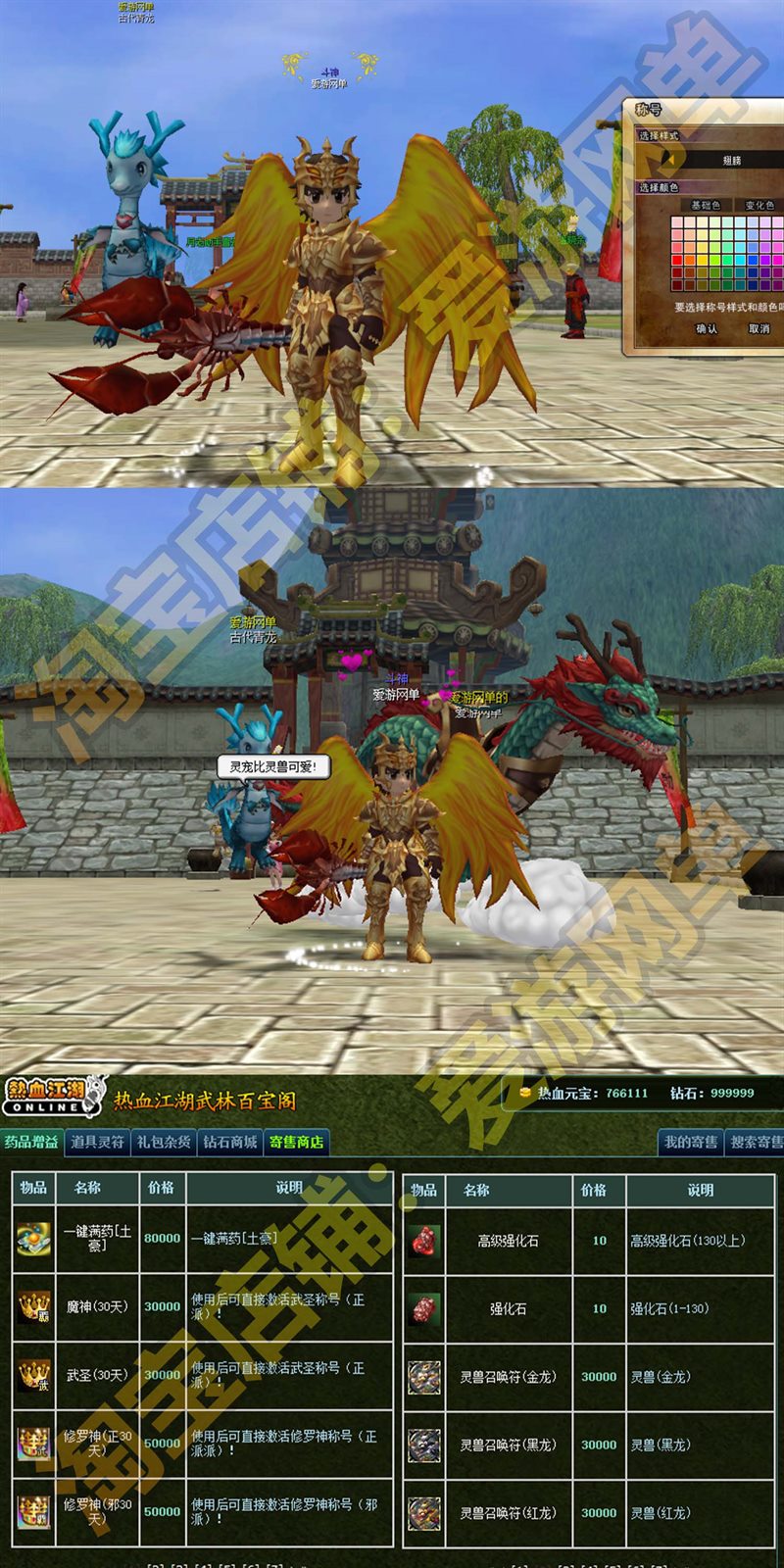Switch to the 变化色 color tab

(x=759, y=205)
